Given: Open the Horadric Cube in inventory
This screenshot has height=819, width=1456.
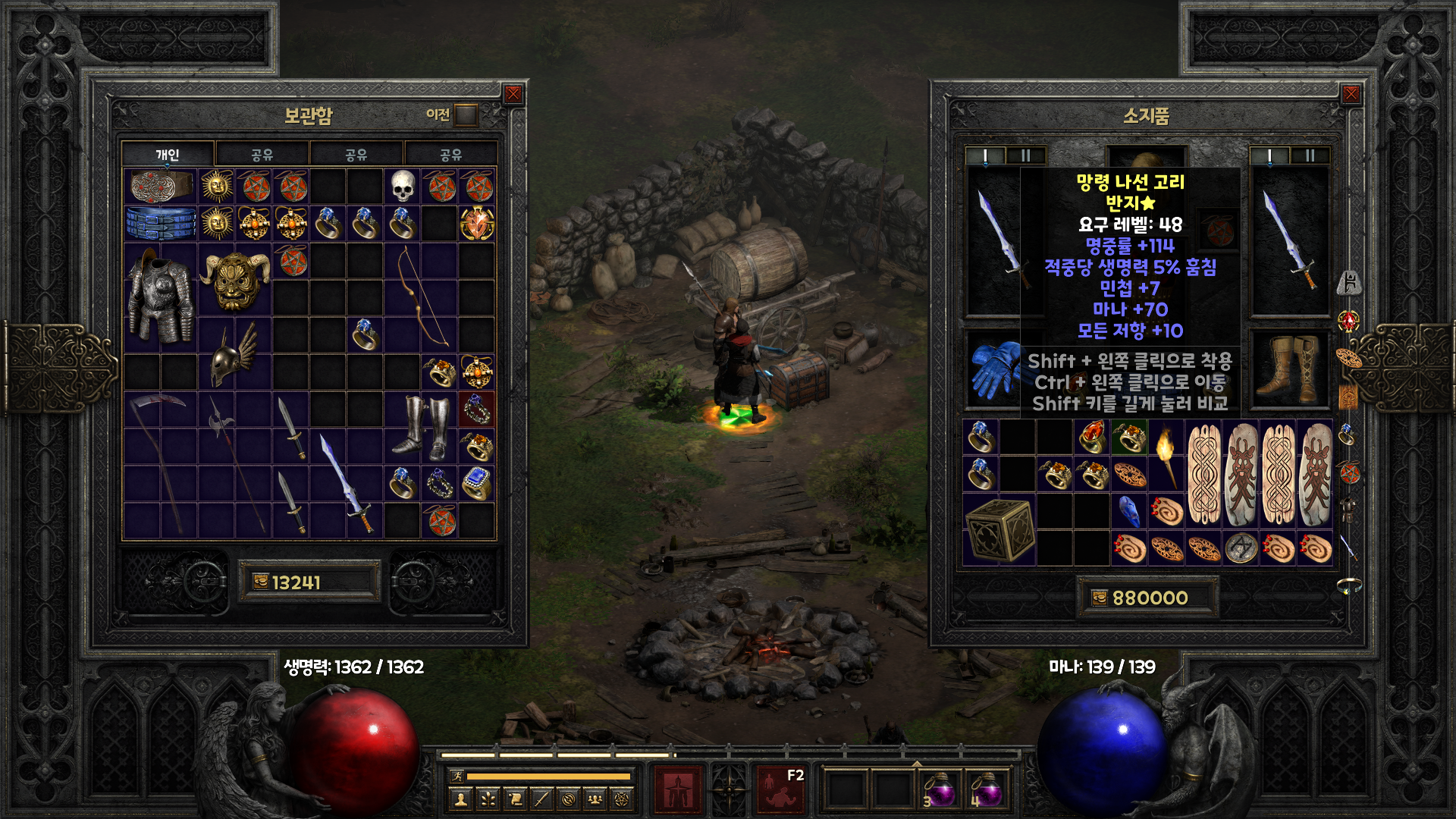Looking at the screenshot, I should pyautogui.click(x=998, y=529).
